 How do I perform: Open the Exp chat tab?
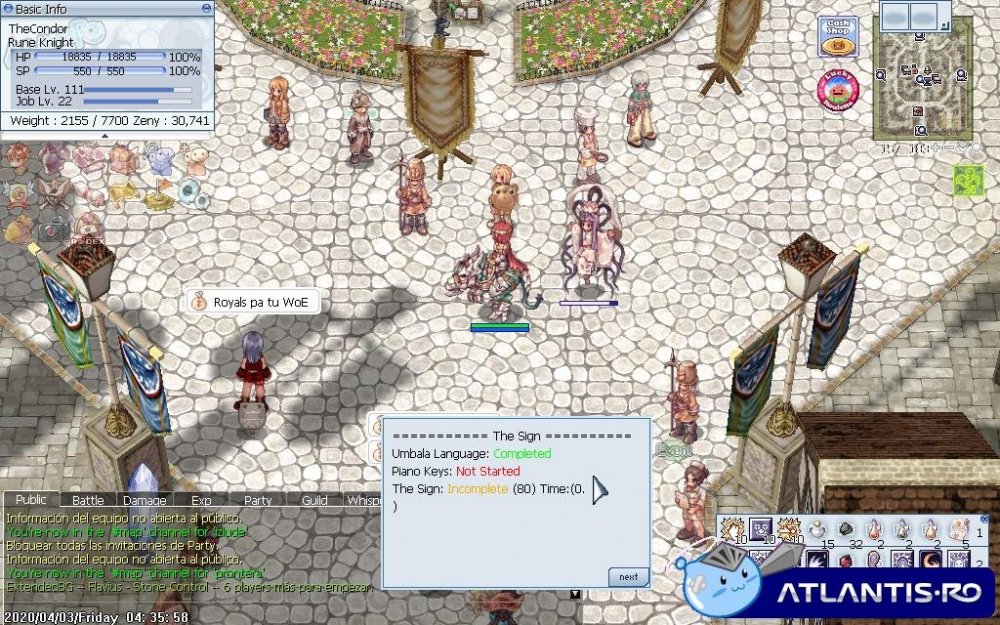click(200, 500)
